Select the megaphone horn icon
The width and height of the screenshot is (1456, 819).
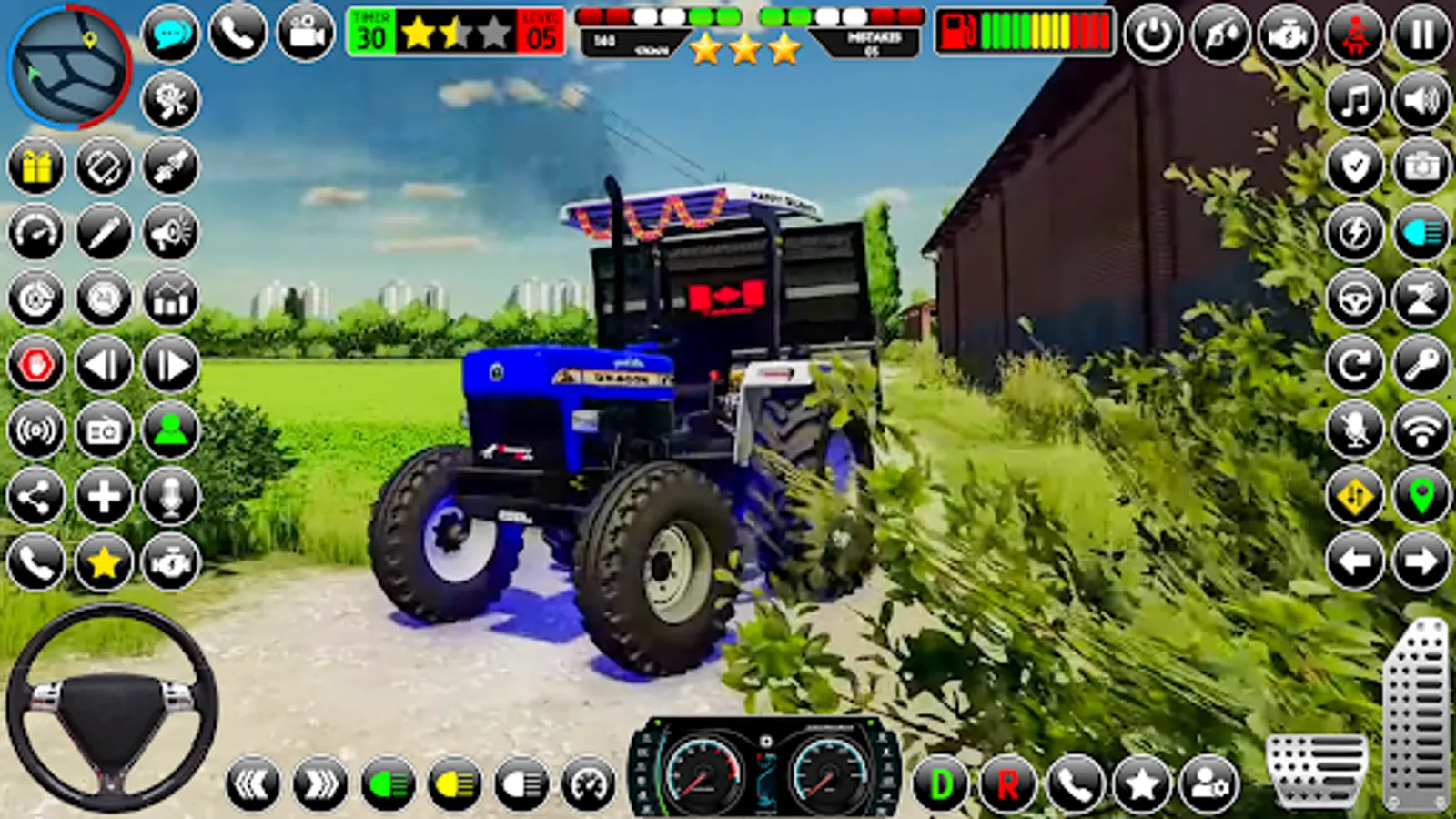pyautogui.click(x=168, y=232)
